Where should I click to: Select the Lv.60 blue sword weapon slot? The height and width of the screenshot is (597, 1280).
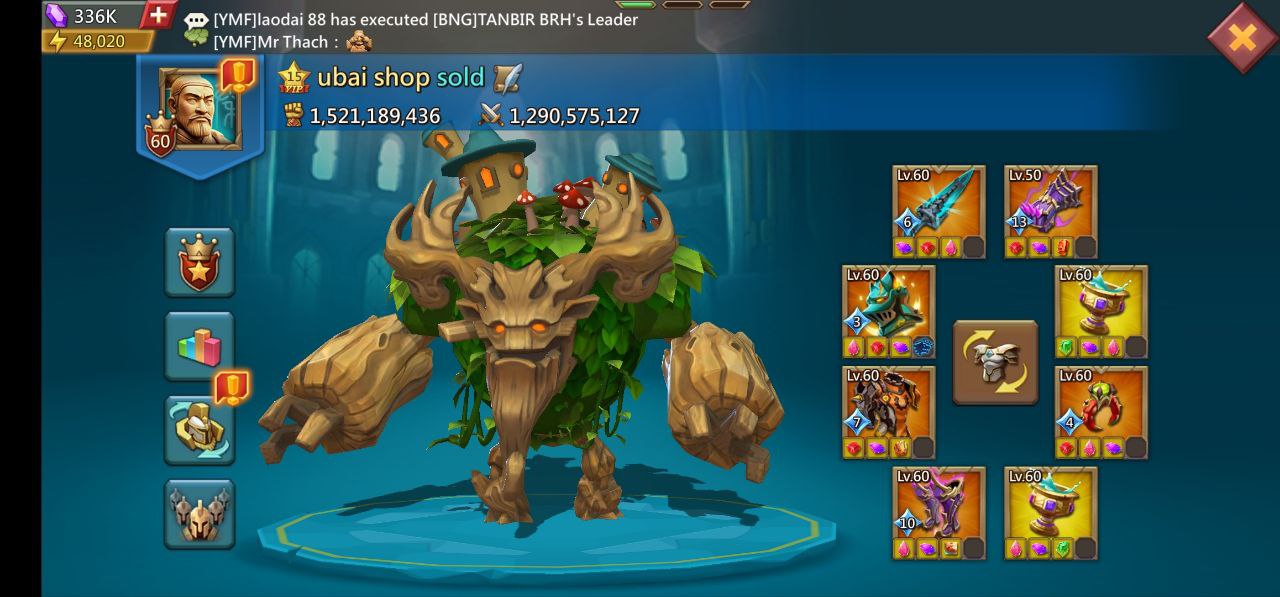click(x=939, y=211)
